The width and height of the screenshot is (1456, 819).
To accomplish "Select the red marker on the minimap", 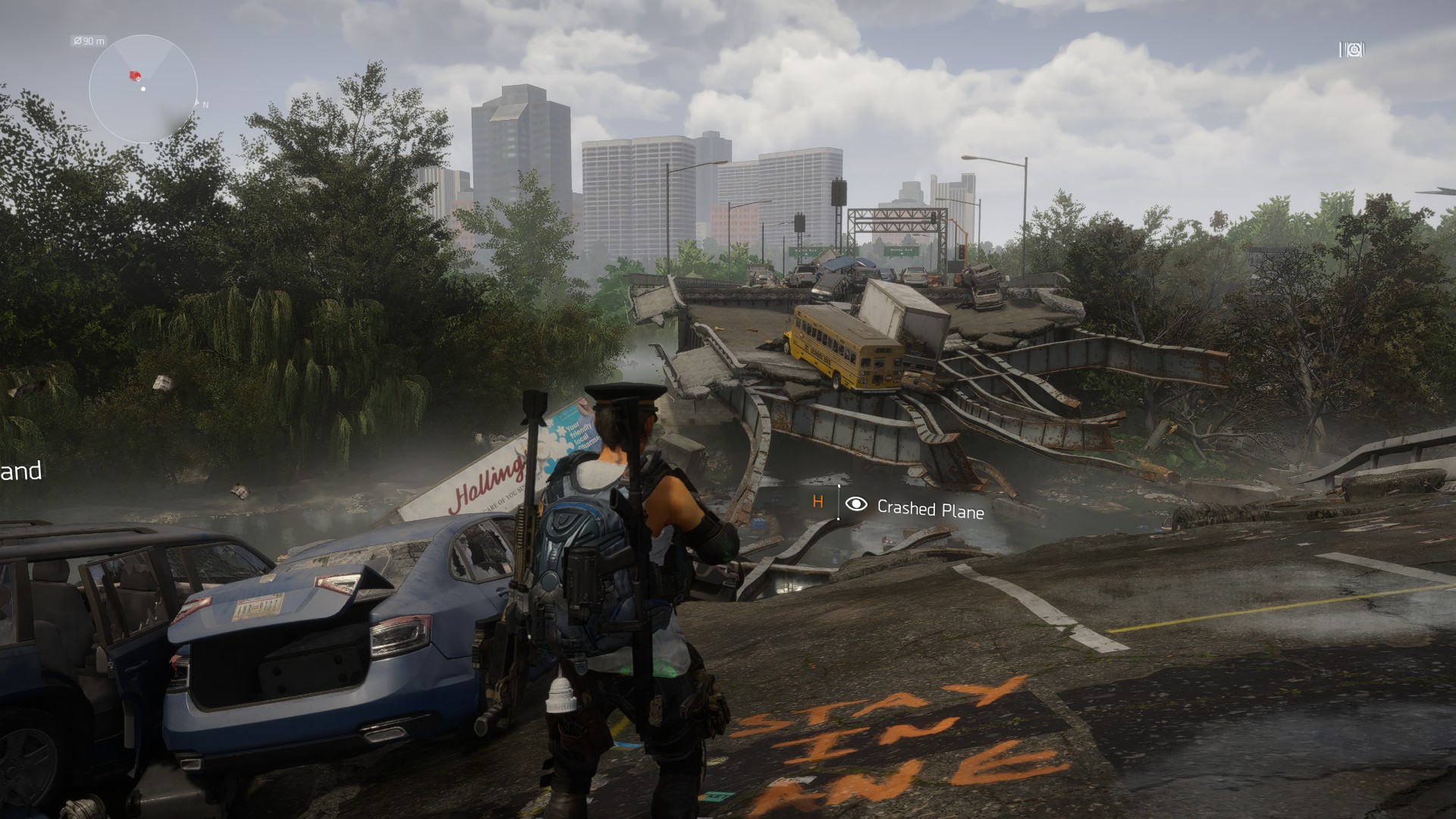I will (x=135, y=75).
